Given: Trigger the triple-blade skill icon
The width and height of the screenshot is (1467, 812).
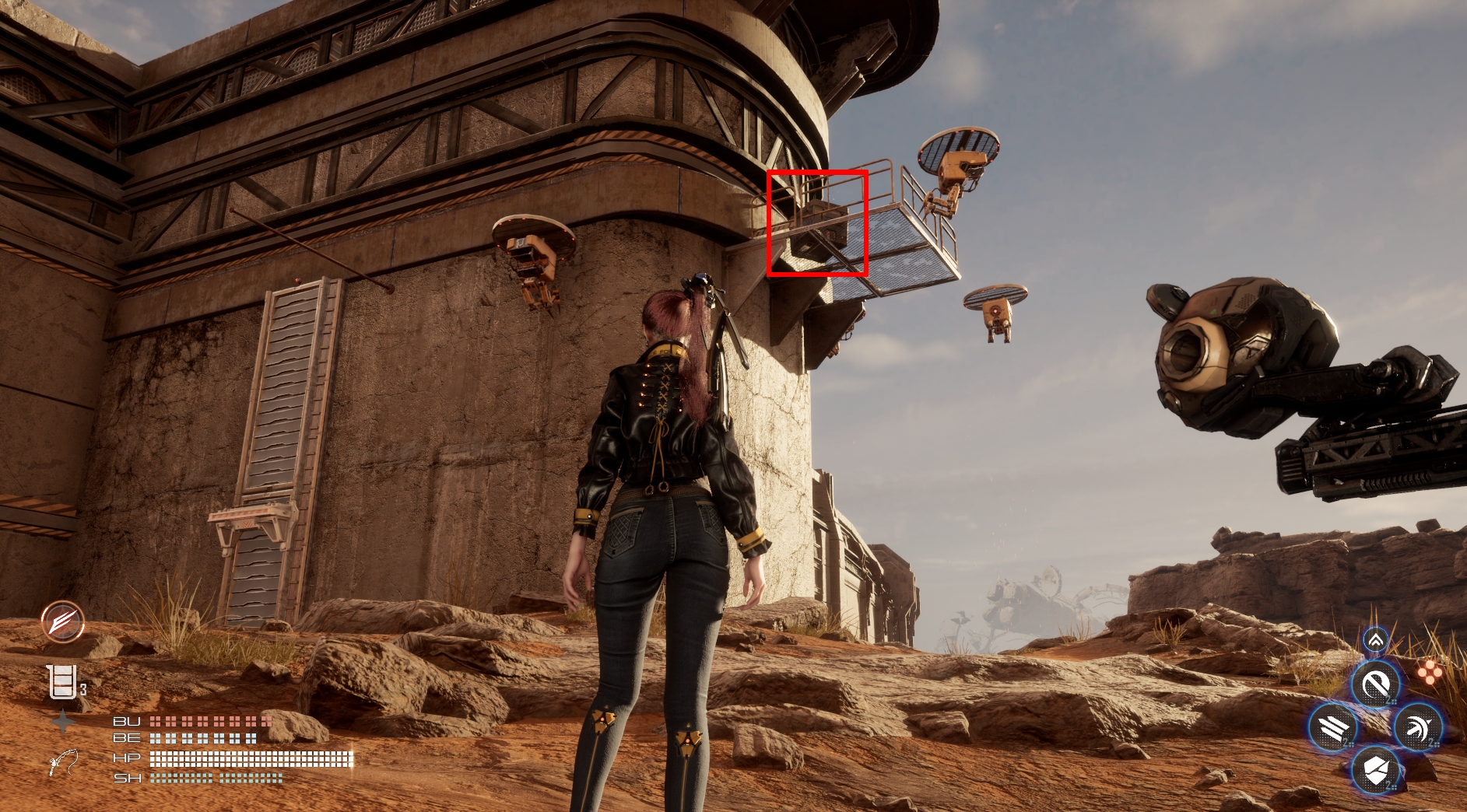Looking at the screenshot, I should coord(1332,729).
